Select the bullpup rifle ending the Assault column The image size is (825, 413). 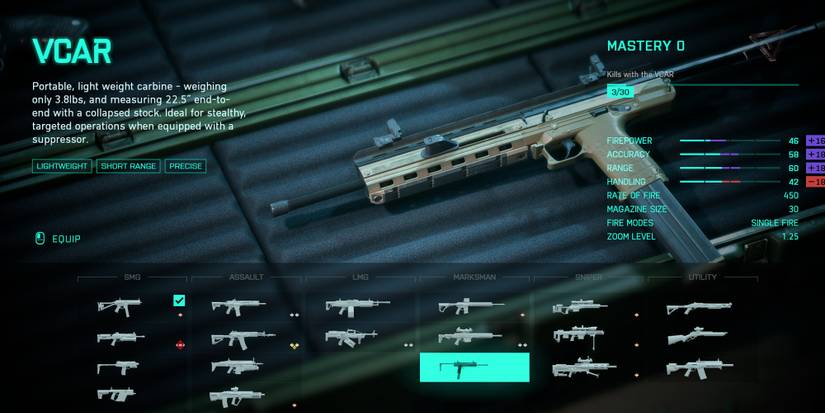pos(238,397)
